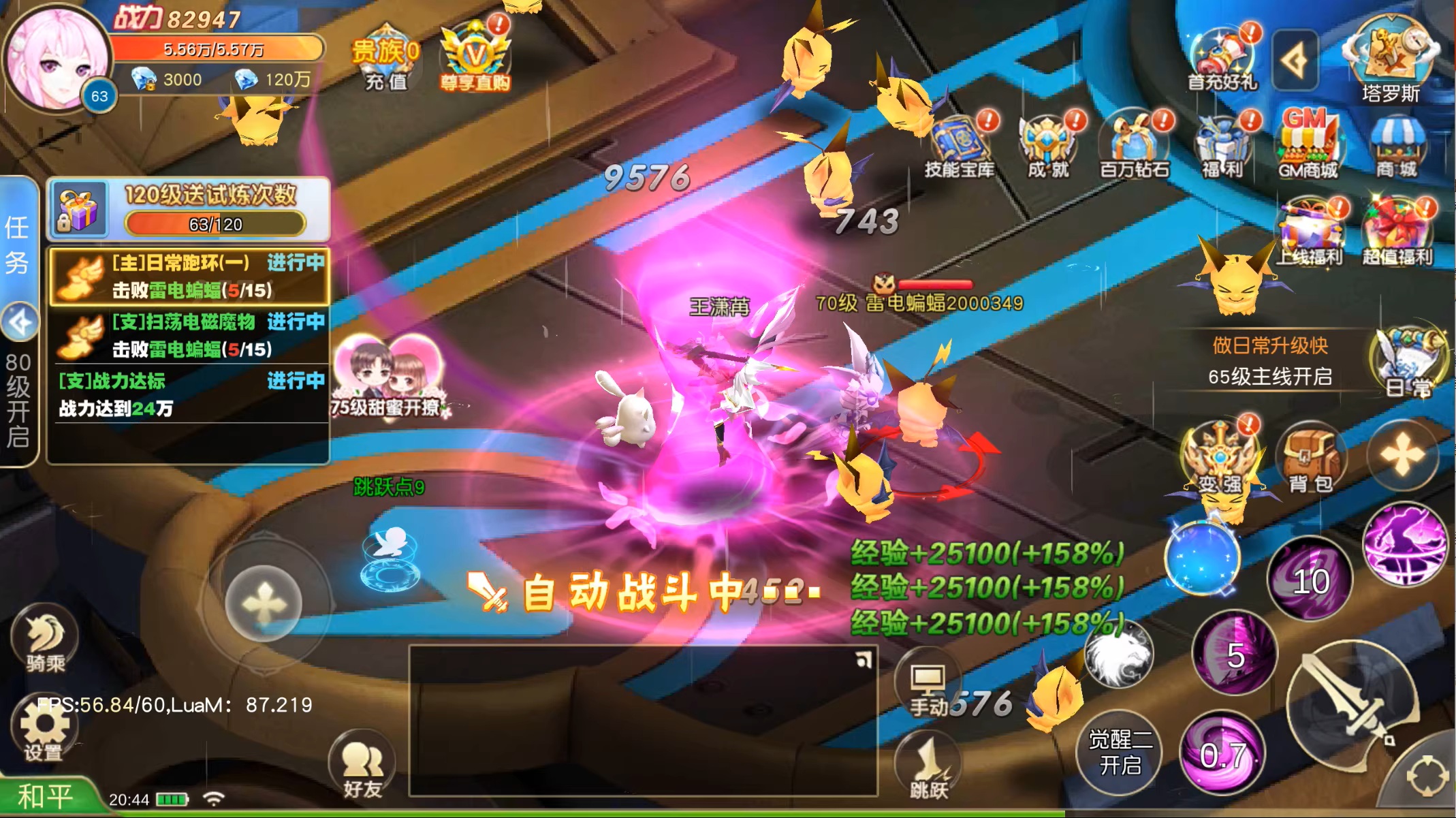1456x818 pixels.
Task: Toggle the 骑乘 mount button
Action: click(x=45, y=640)
